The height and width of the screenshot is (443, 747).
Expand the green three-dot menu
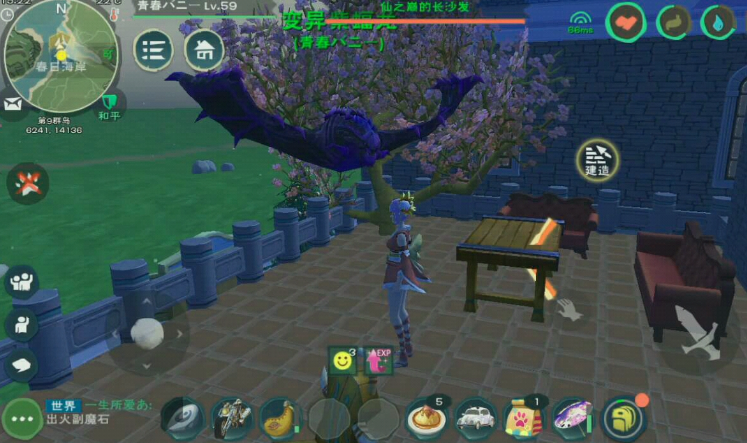pyautogui.click(x=21, y=417)
